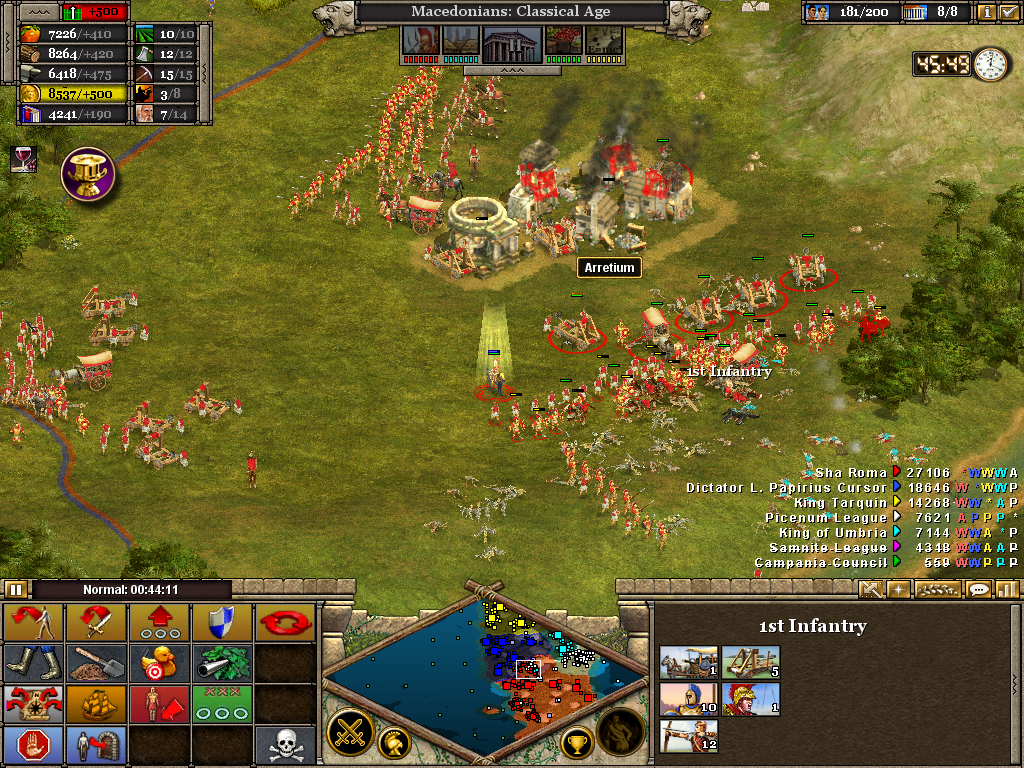Click the gold chalice wonder icon
This screenshot has height=768, width=1024.
point(88,173)
